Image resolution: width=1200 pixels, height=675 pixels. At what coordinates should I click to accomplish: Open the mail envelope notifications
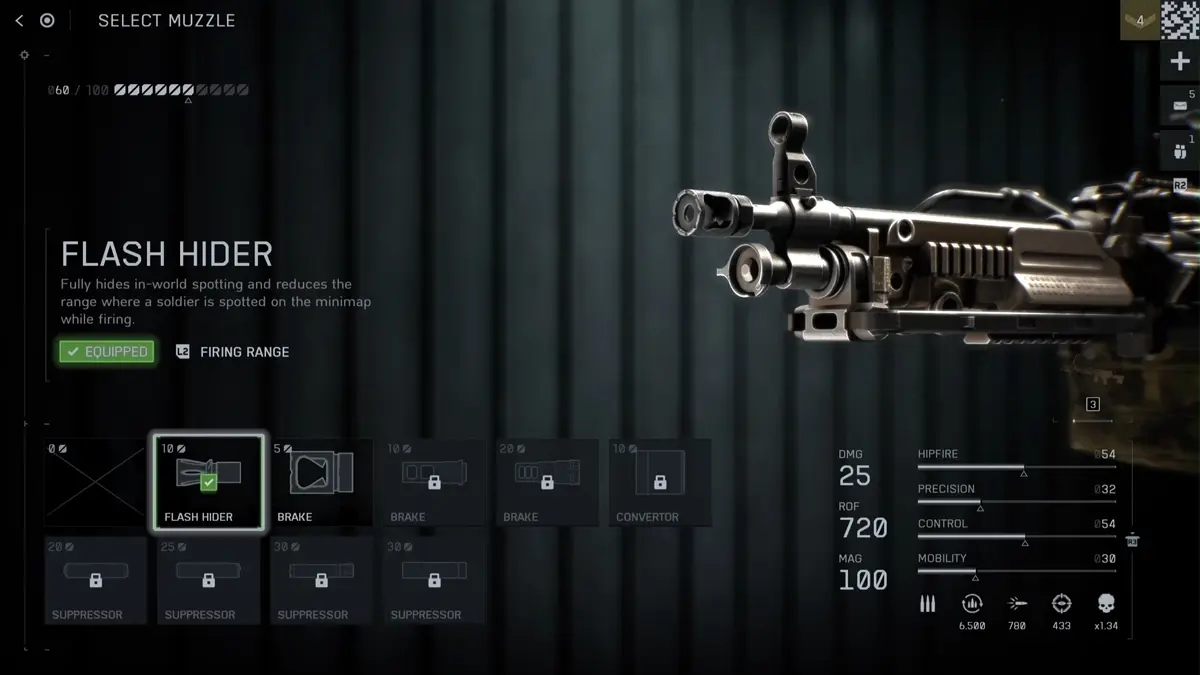(1179, 106)
